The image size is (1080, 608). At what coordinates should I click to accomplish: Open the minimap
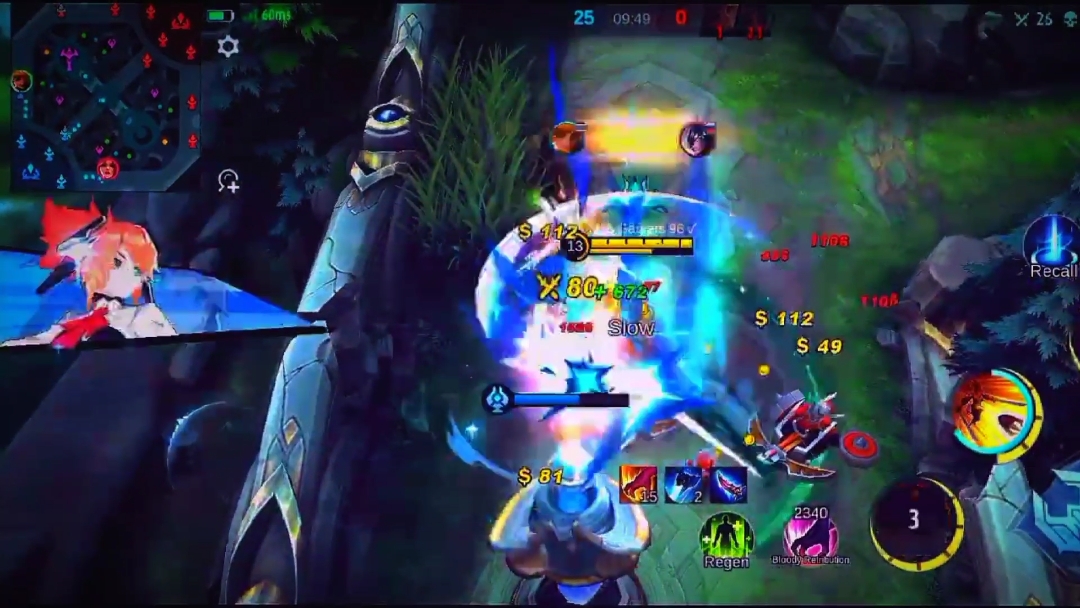105,95
